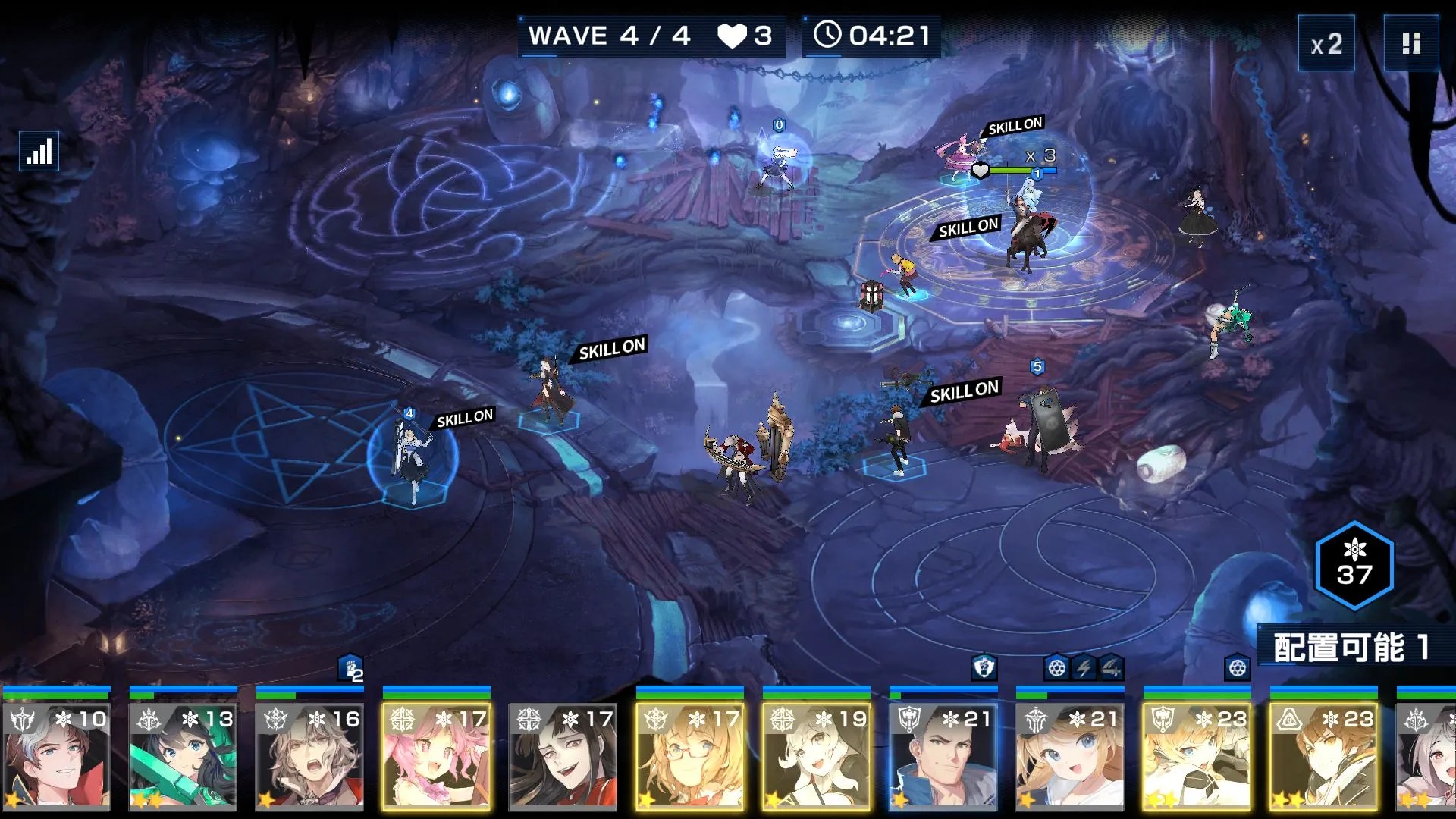Select the cost 17 blonde with red glasses

tap(690, 755)
